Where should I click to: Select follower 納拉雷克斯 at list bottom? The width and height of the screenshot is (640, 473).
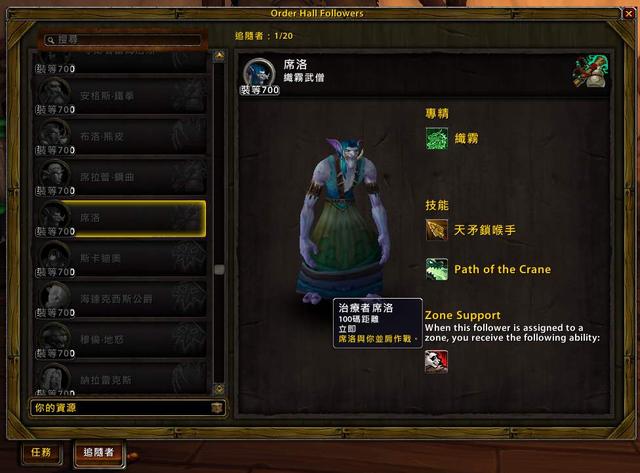pyautogui.click(x=120, y=377)
